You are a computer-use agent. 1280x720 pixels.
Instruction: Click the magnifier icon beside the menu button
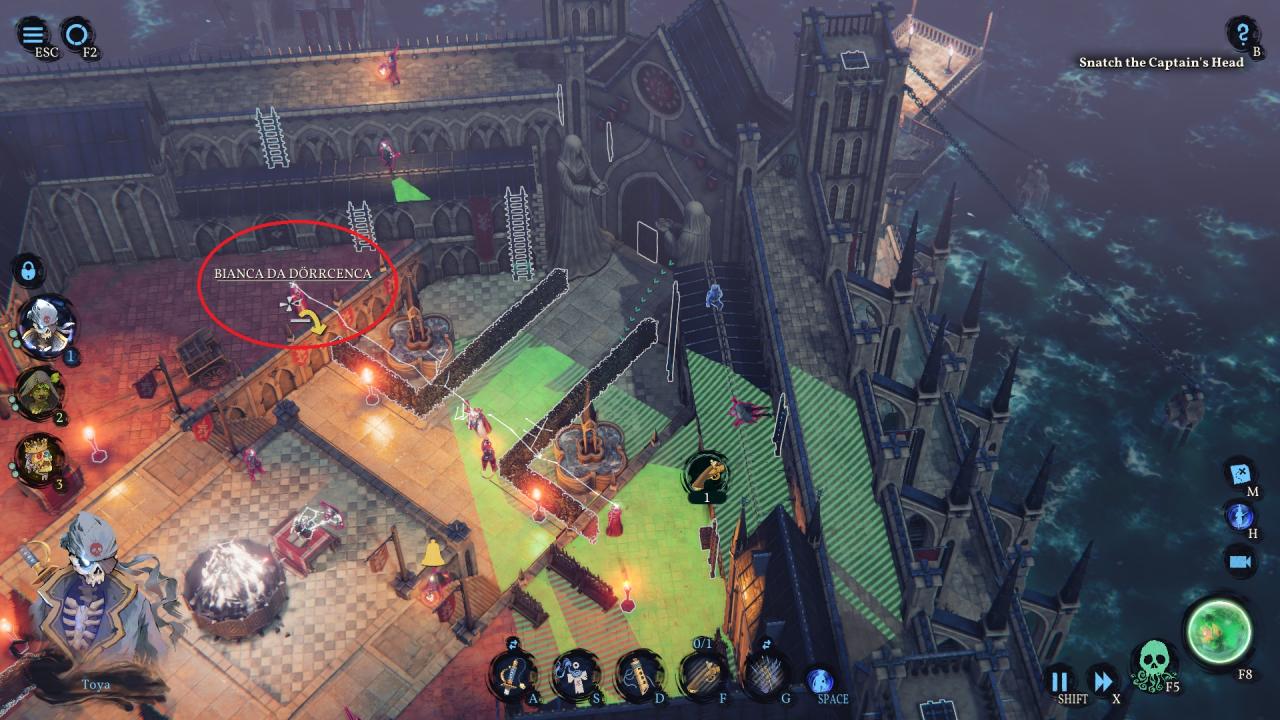74,33
